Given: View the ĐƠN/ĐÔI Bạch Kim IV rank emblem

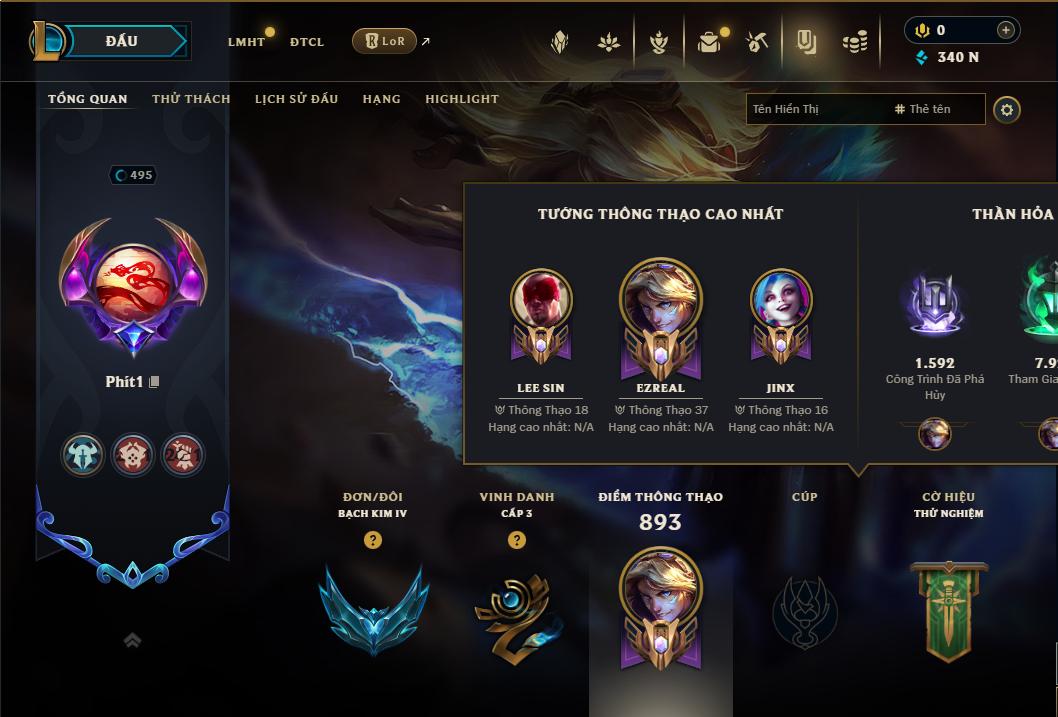Looking at the screenshot, I should pyautogui.click(x=373, y=609).
